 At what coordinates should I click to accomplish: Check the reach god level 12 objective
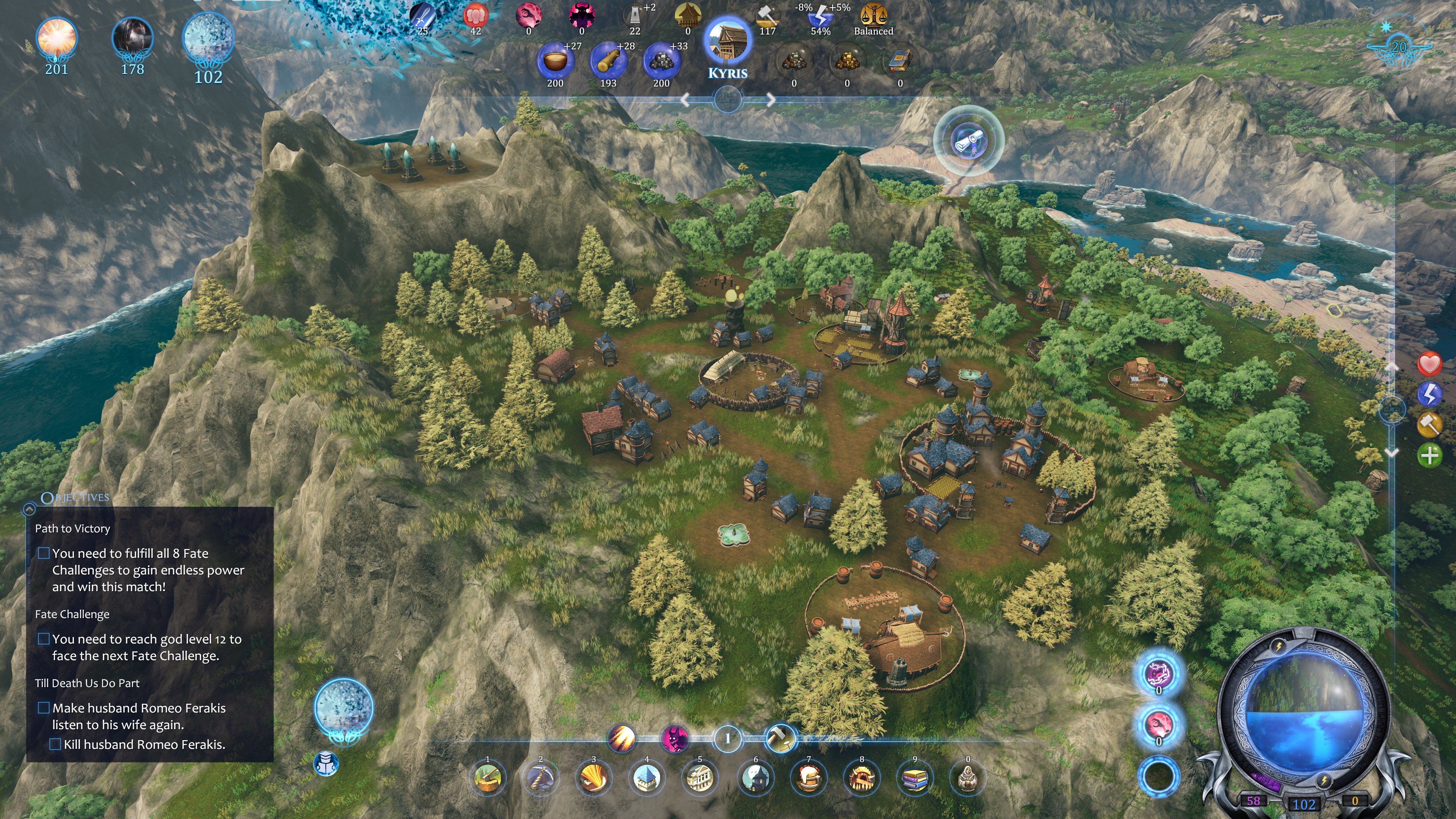coord(45,639)
